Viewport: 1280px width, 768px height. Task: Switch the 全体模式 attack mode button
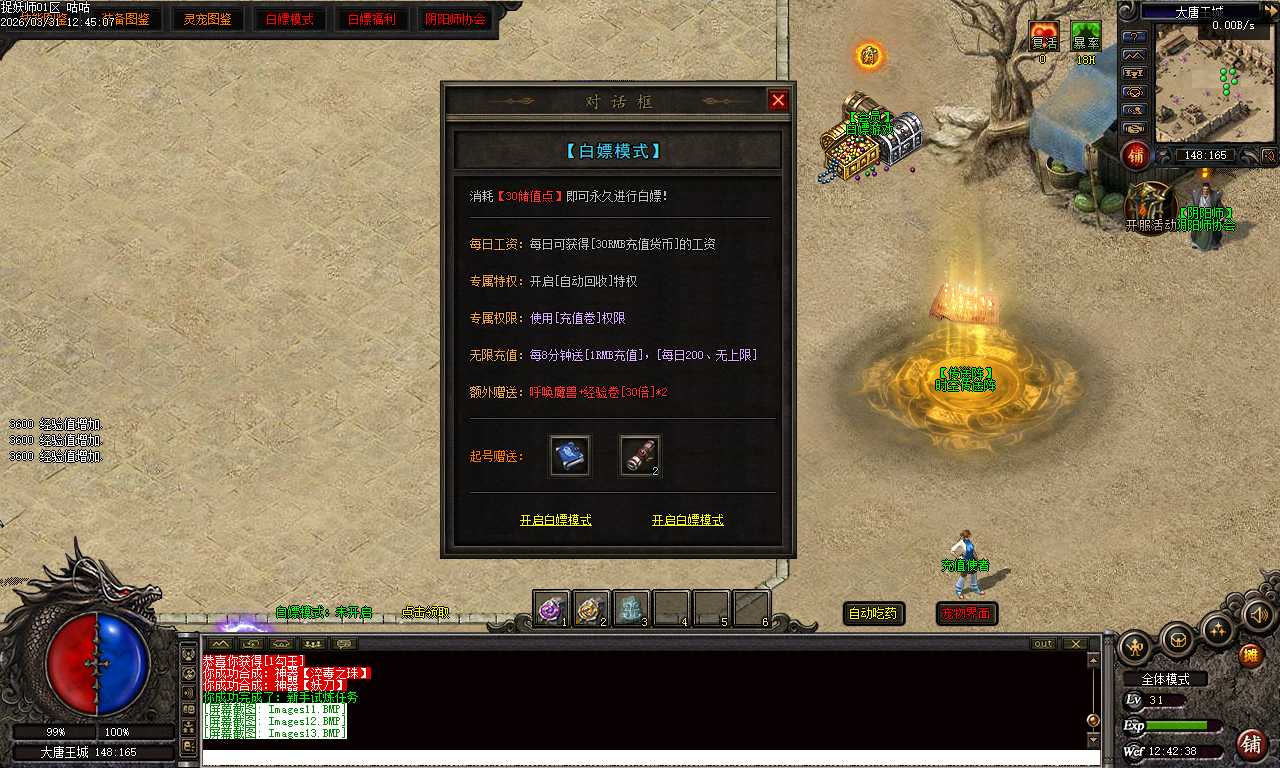(1165, 679)
